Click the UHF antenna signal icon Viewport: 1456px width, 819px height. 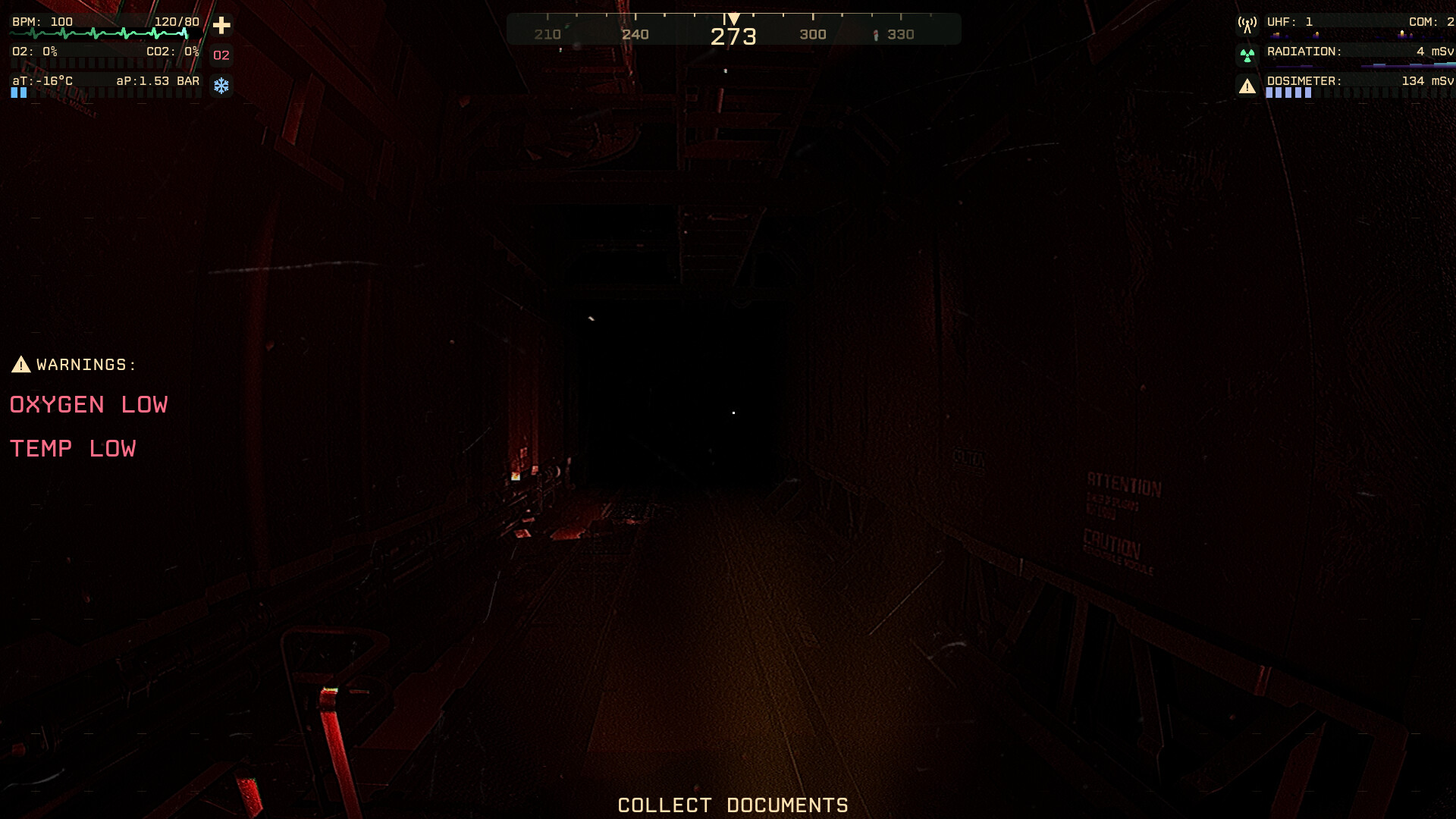[1246, 23]
